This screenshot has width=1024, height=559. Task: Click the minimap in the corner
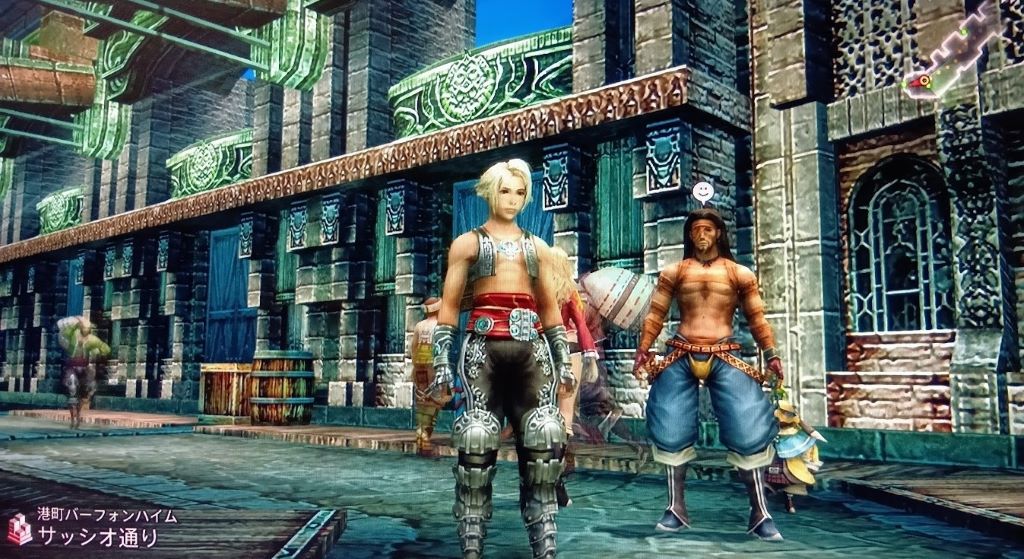(958, 52)
